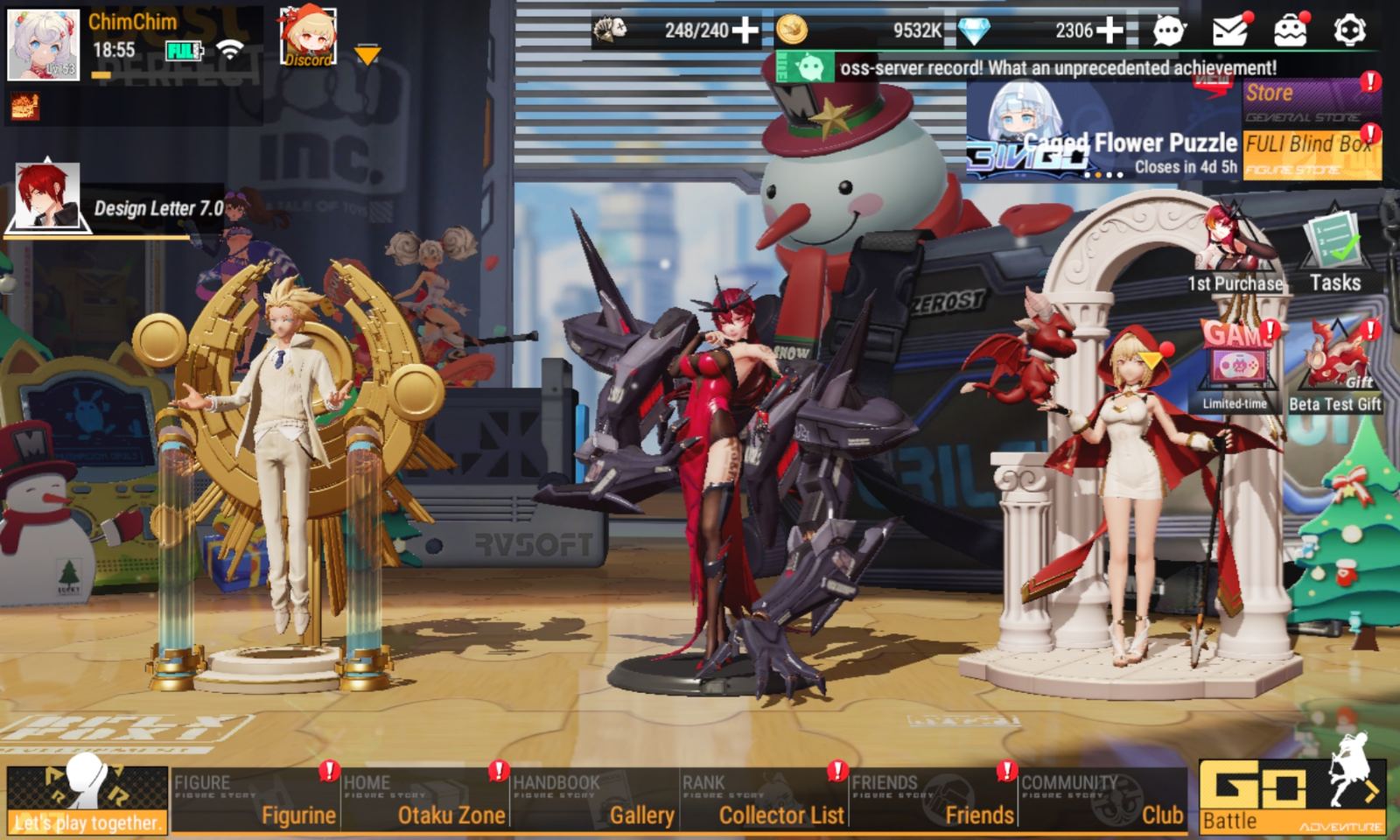The height and width of the screenshot is (840, 1400).
Task: Claim the Beta Test Gift
Action: click(1334, 367)
